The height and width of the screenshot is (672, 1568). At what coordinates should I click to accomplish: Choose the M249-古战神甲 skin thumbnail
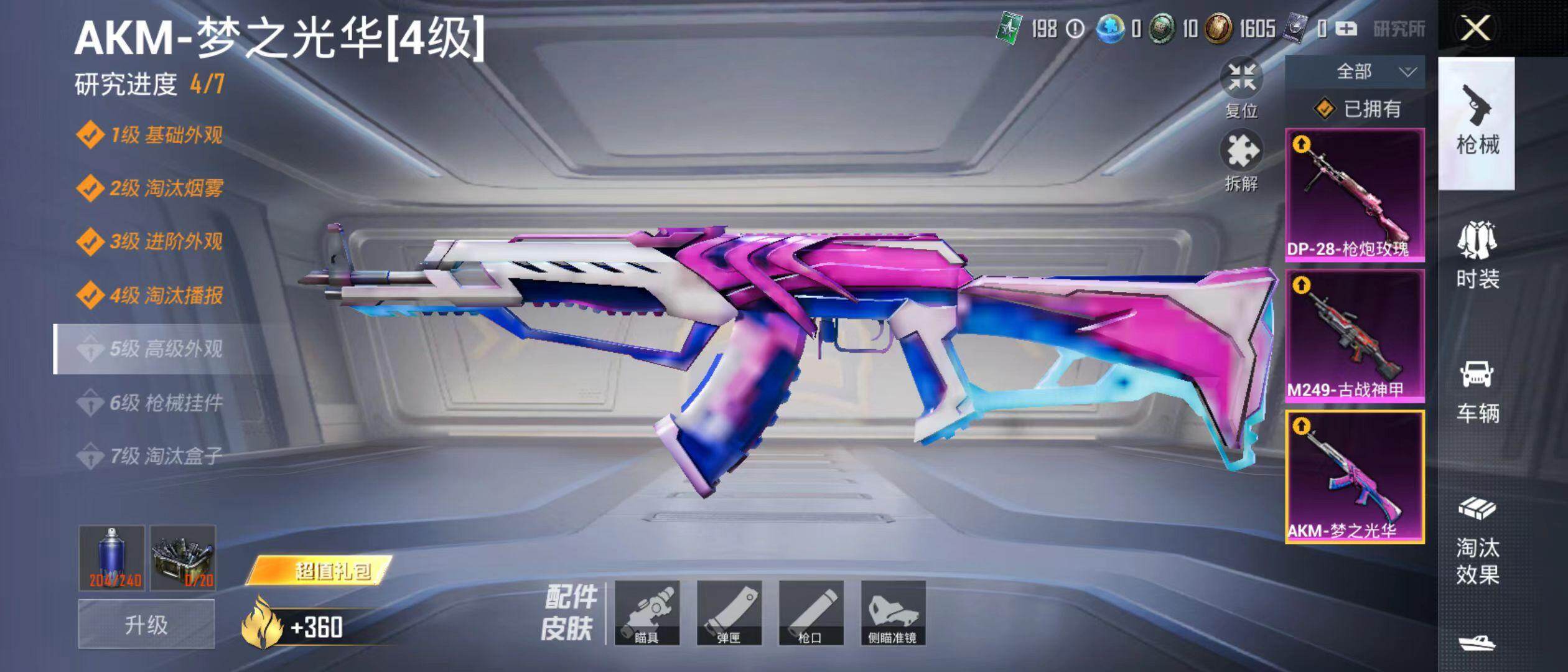[x=1355, y=336]
